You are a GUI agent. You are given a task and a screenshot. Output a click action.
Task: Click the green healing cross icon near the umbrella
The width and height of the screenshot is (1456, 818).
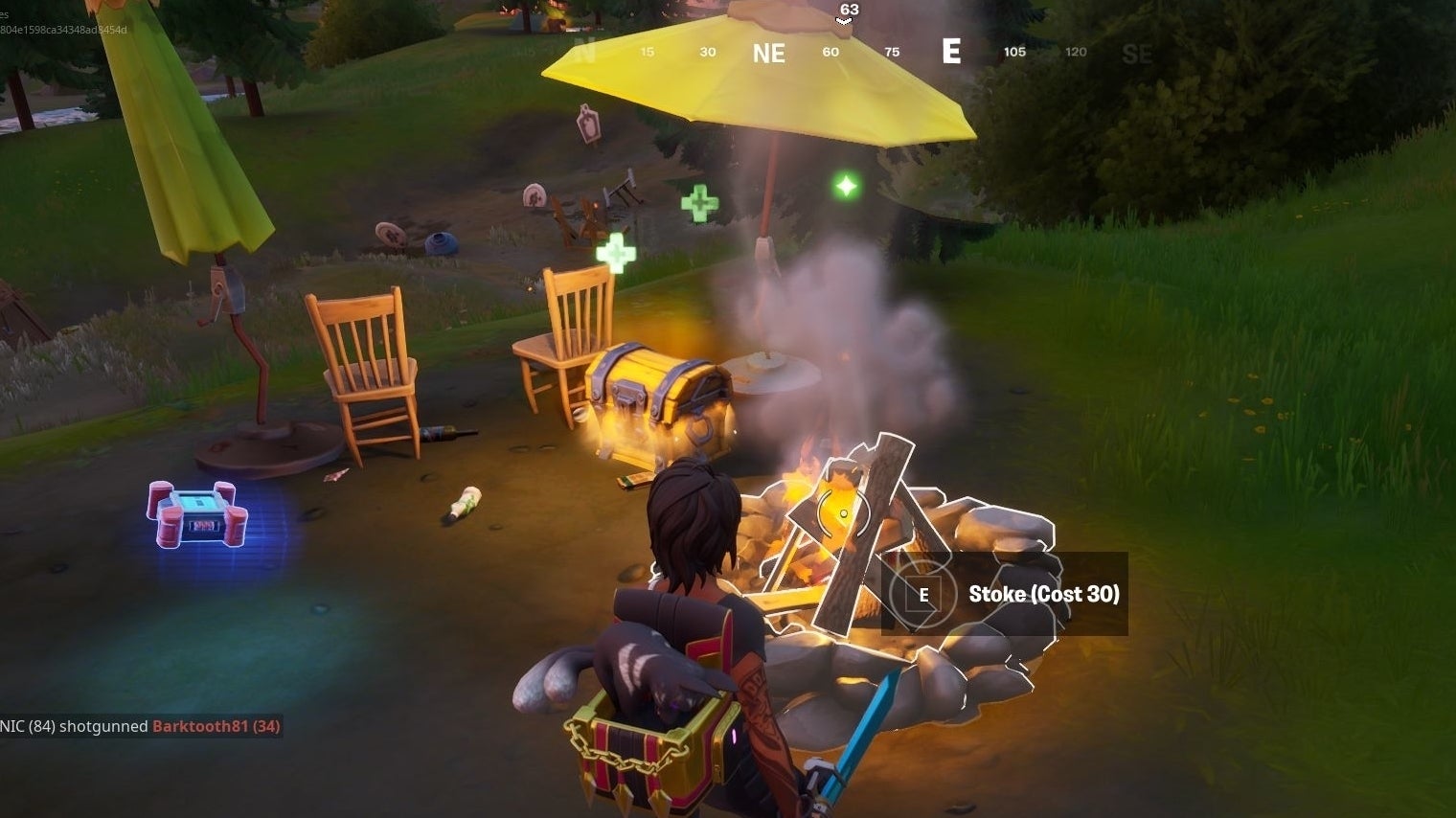coord(700,202)
